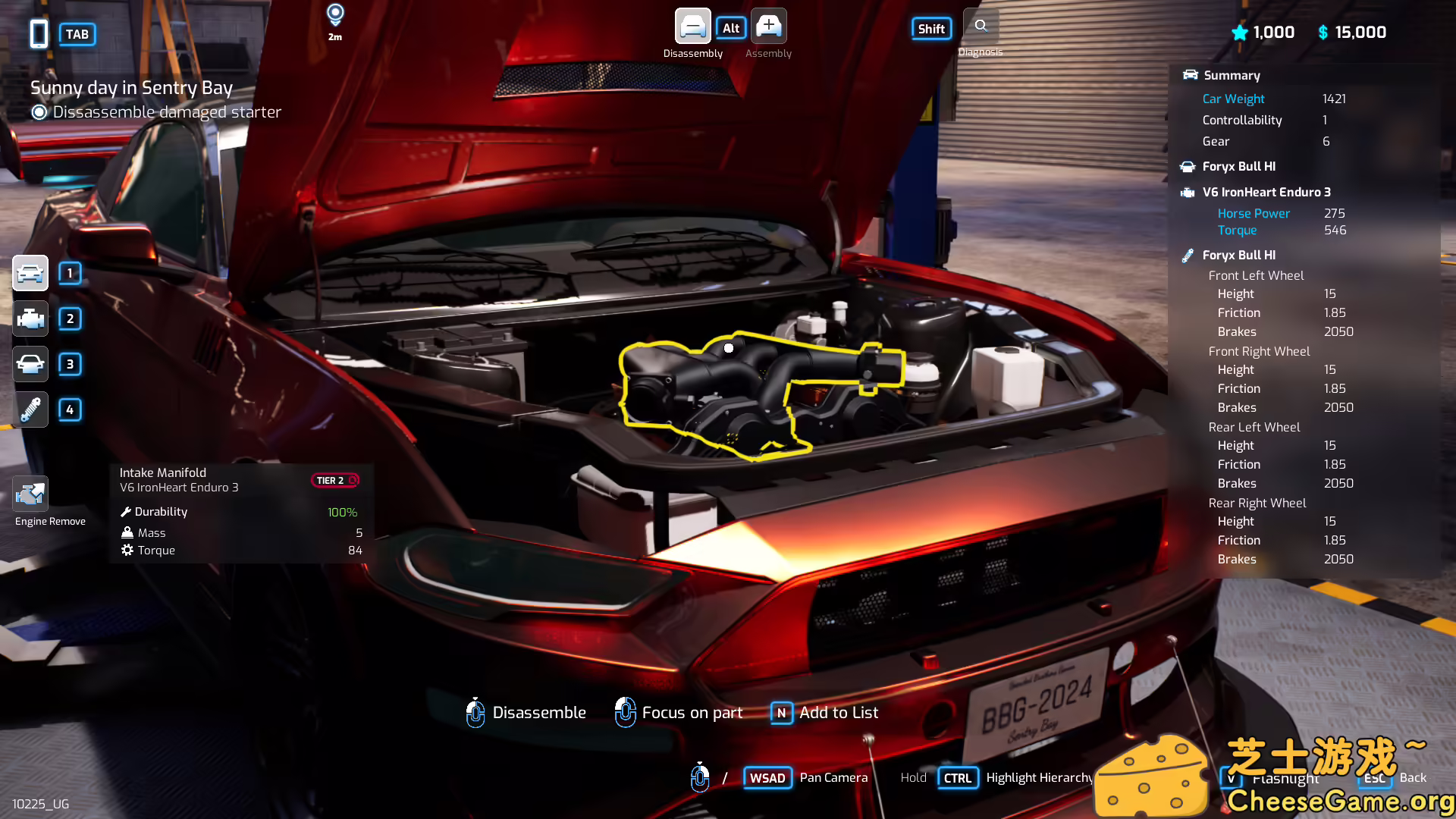Collapse the Summary section
1456x819 pixels.
pos(1230,75)
